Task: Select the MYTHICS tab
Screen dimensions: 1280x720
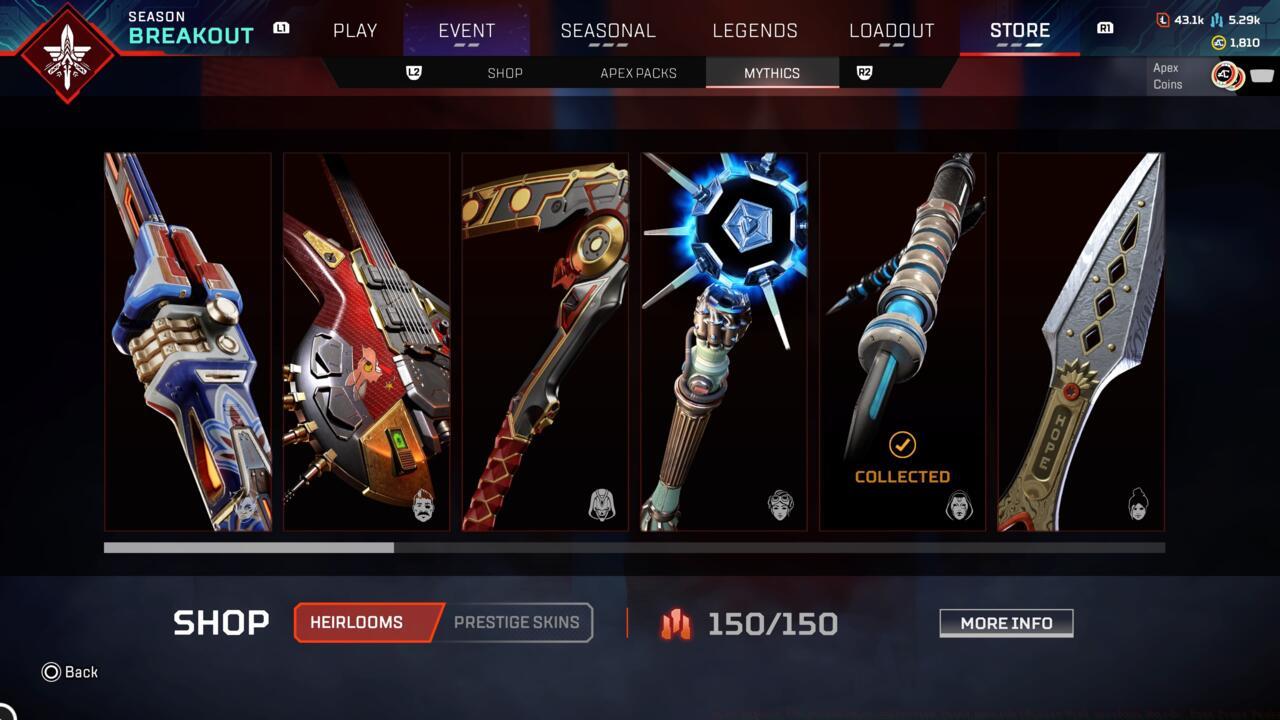Action: [x=772, y=72]
